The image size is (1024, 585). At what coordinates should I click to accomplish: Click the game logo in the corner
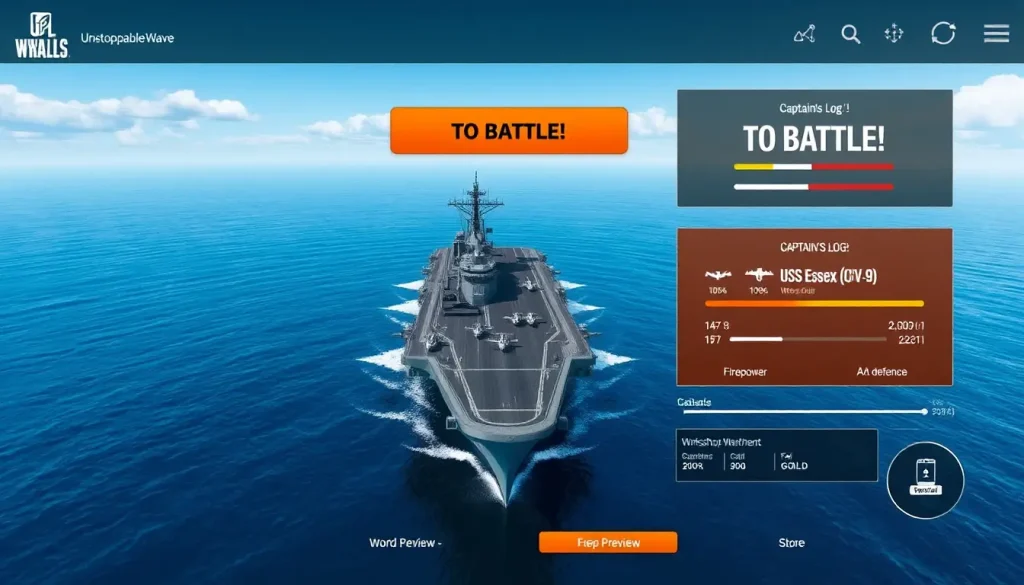(41, 35)
